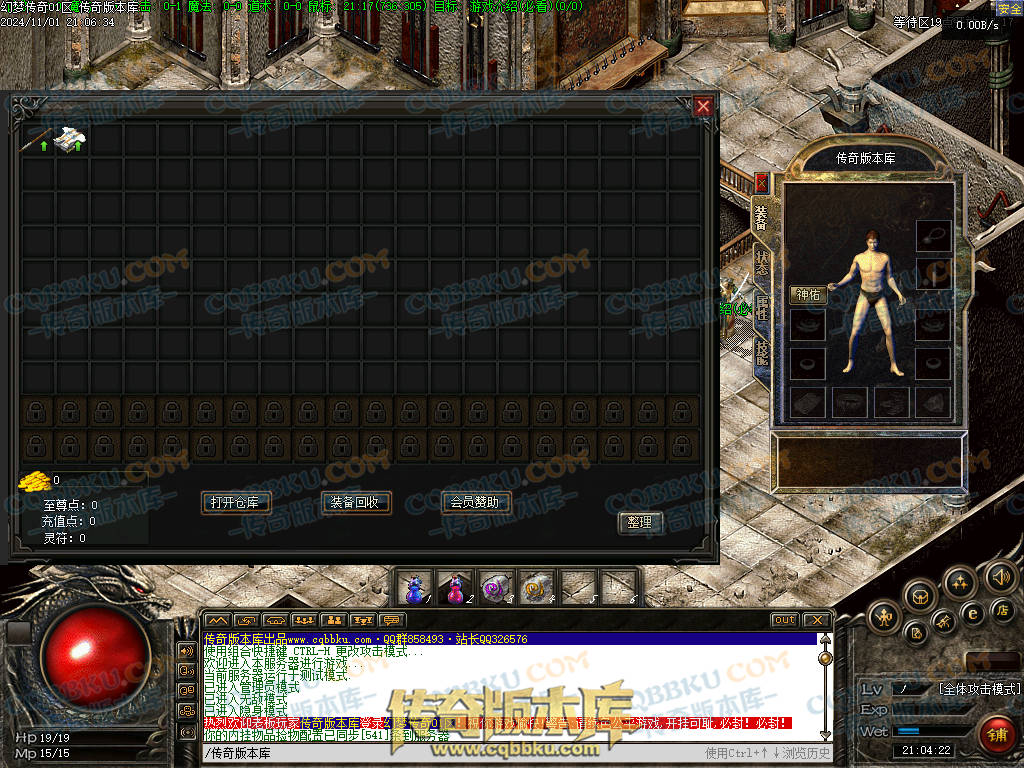The image size is (1024, 768).
Task: Use the blue potion in hotbar slot 1
Action: pos(415,588)
